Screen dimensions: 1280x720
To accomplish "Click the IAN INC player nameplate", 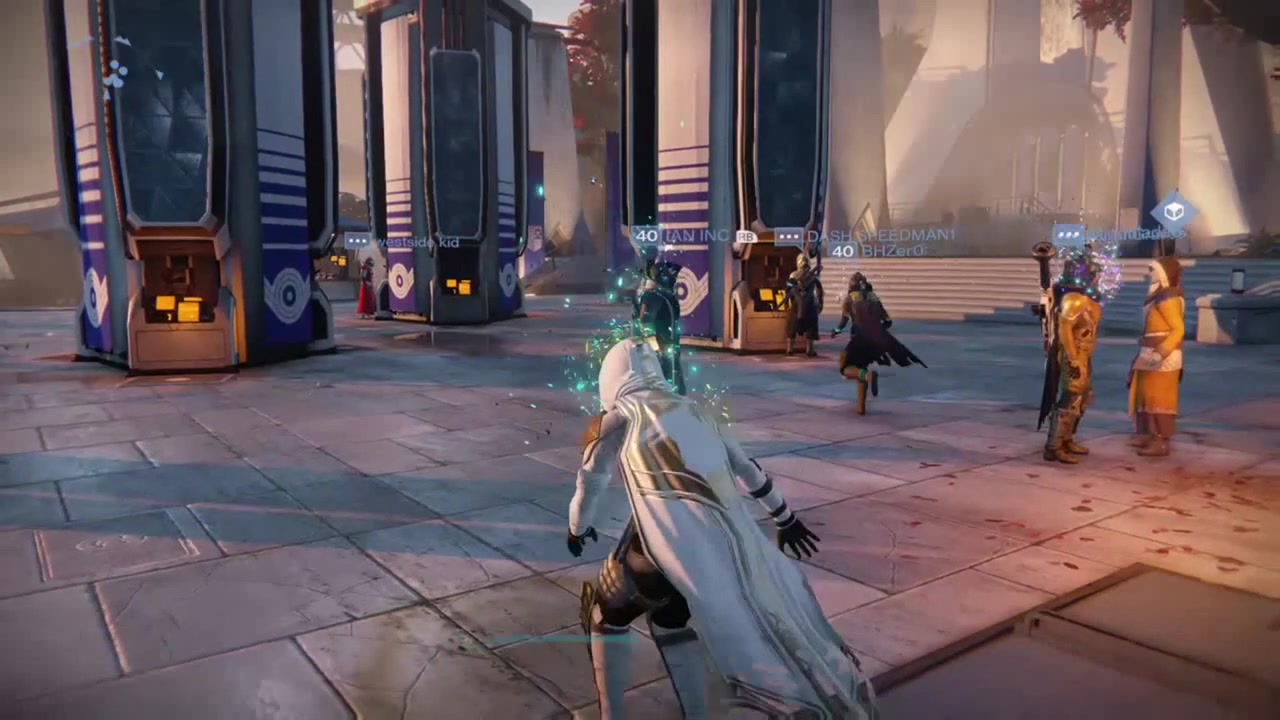I will 699,236.
